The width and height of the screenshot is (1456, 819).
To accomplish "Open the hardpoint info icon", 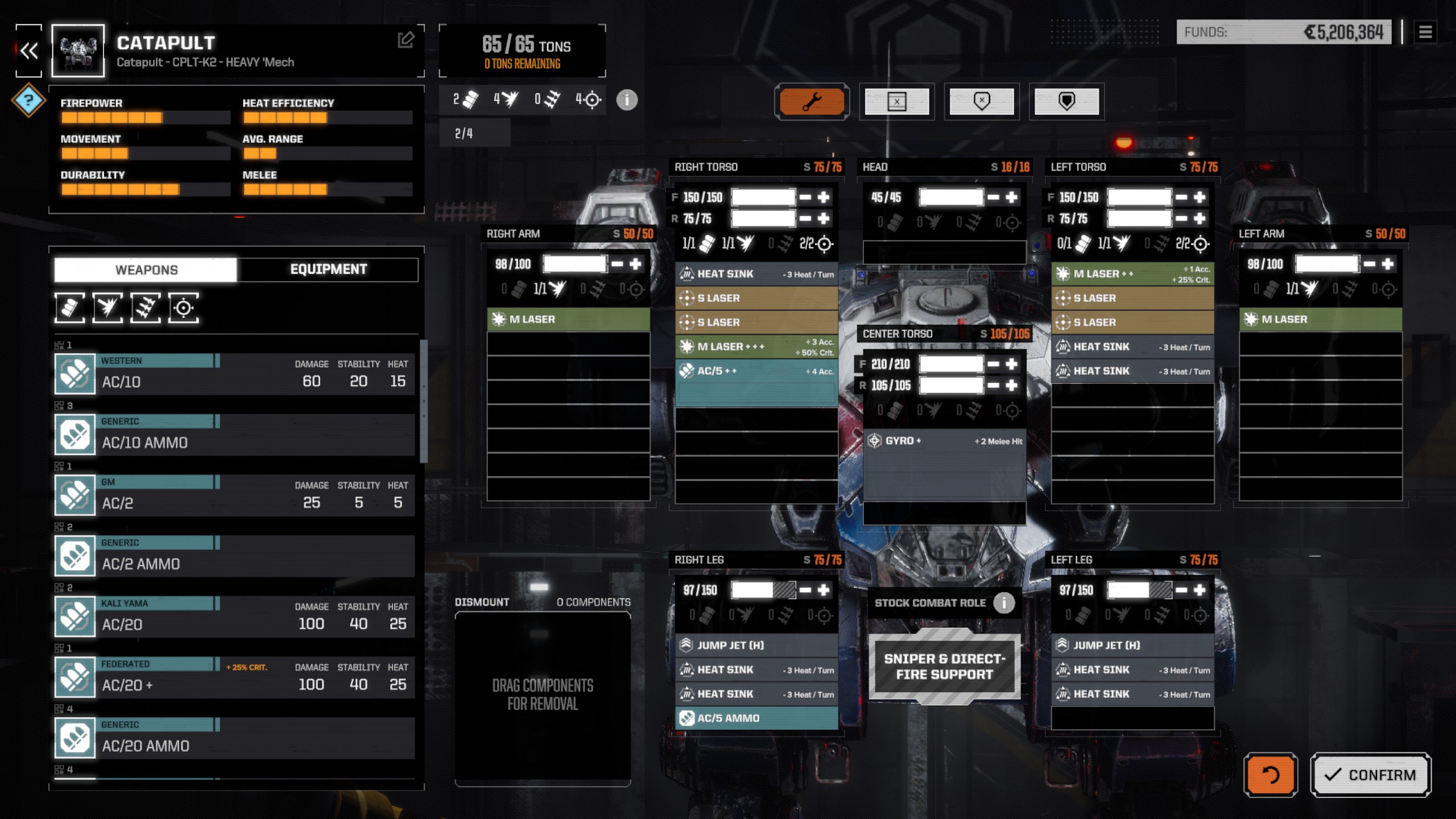I will point(627,100).
